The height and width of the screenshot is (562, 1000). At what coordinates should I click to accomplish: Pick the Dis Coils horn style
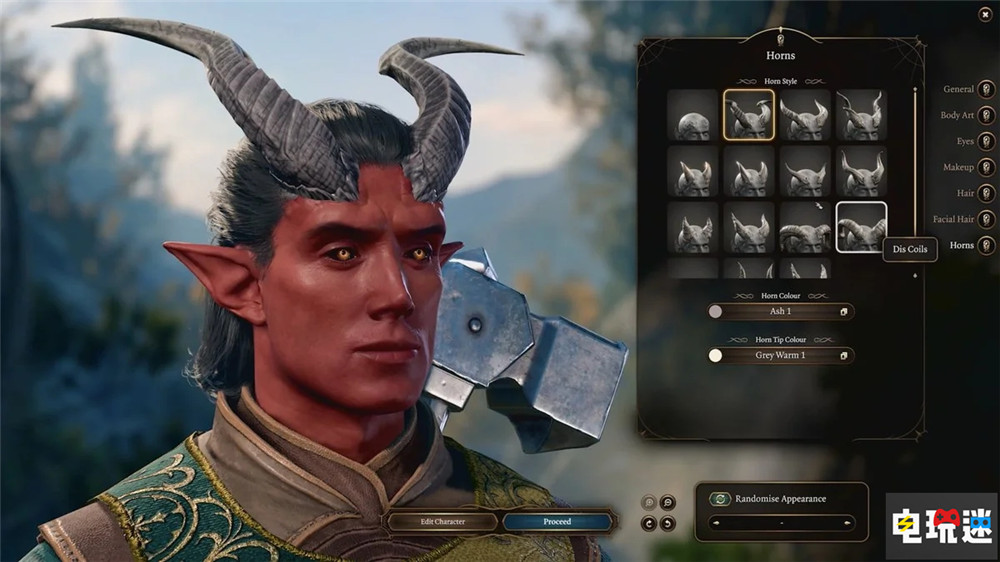coord(861,228)
